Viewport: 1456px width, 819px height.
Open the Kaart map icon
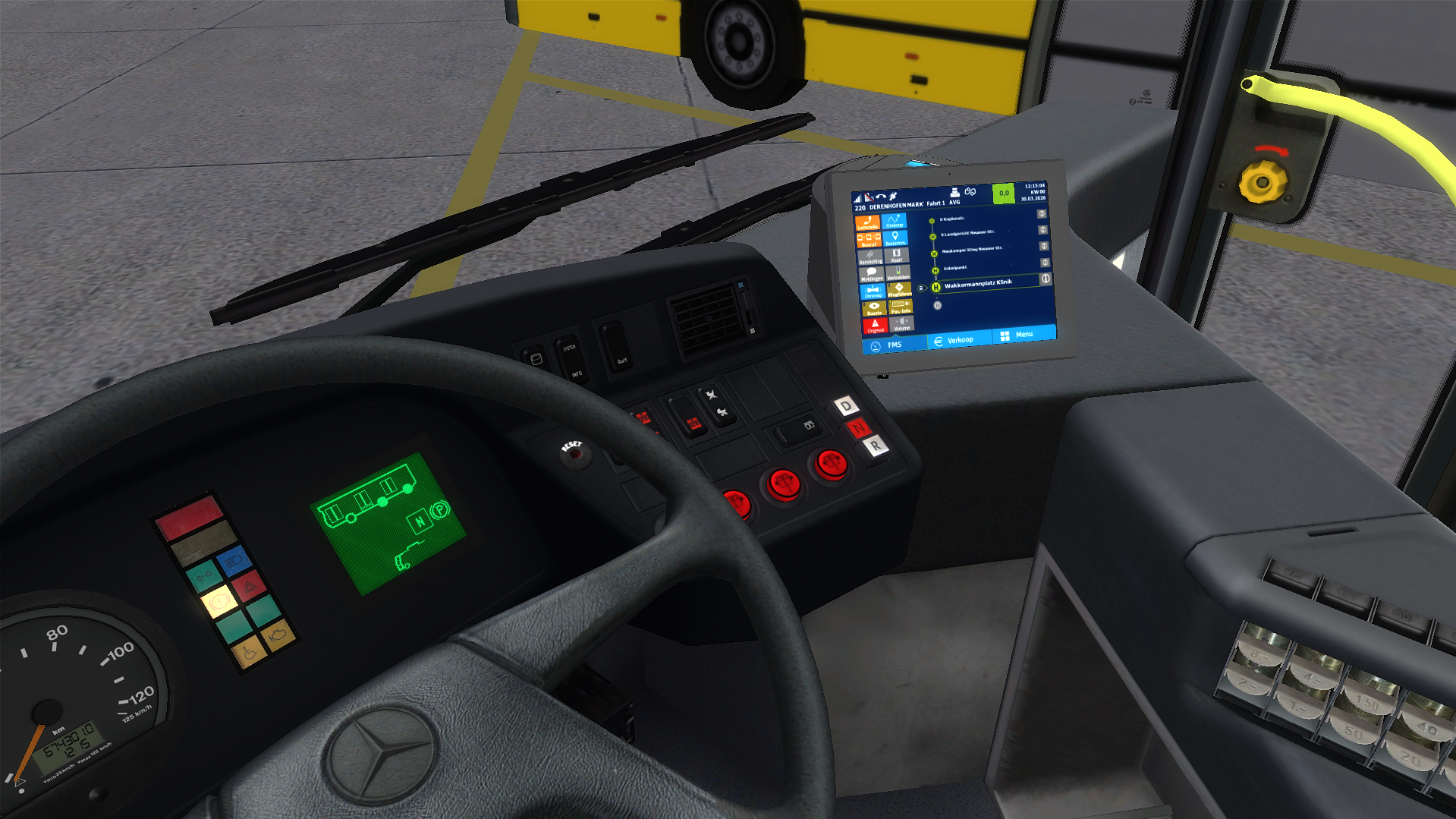[896, 256]
